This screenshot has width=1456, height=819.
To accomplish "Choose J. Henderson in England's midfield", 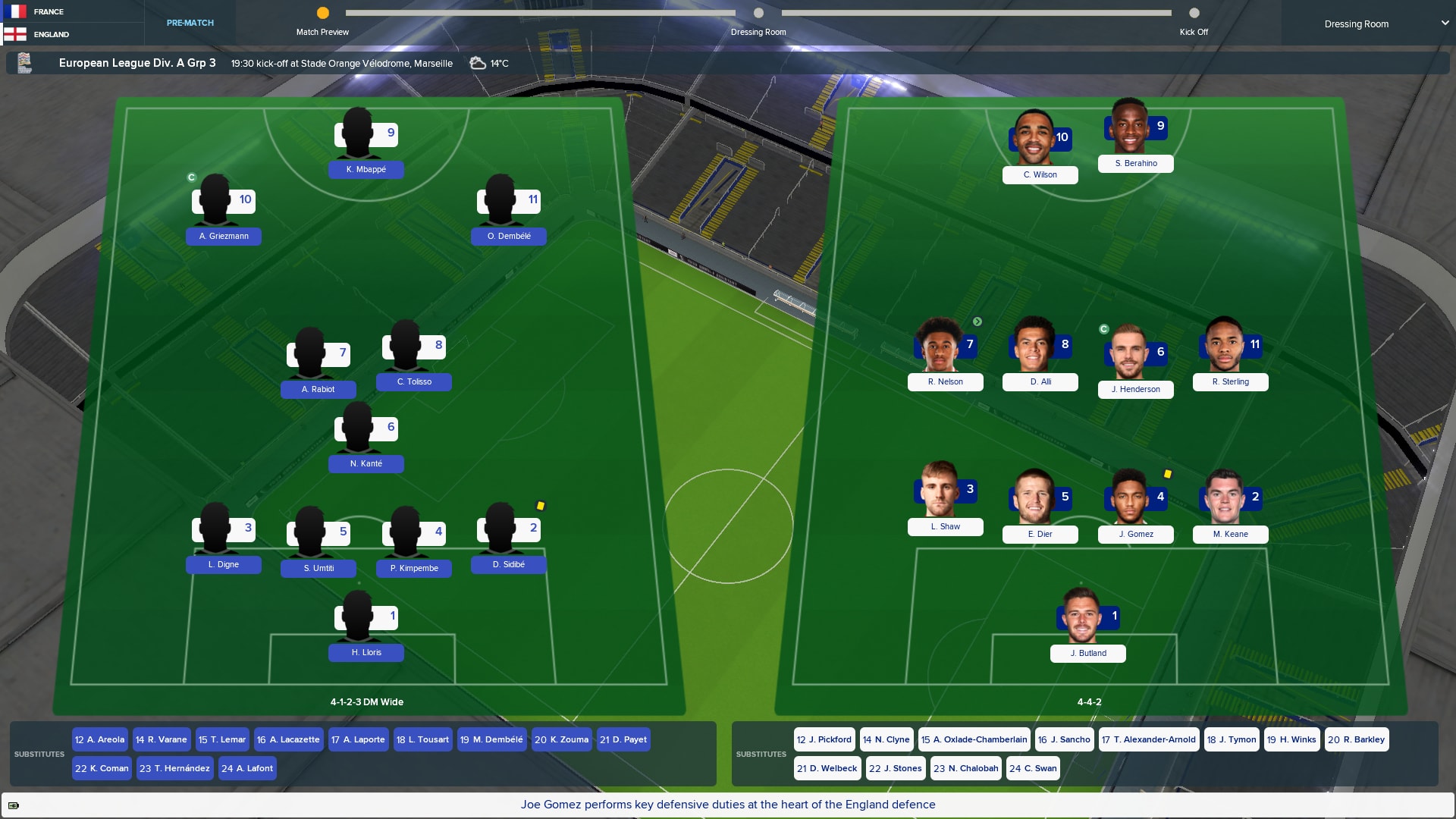I will (1135, 389).
